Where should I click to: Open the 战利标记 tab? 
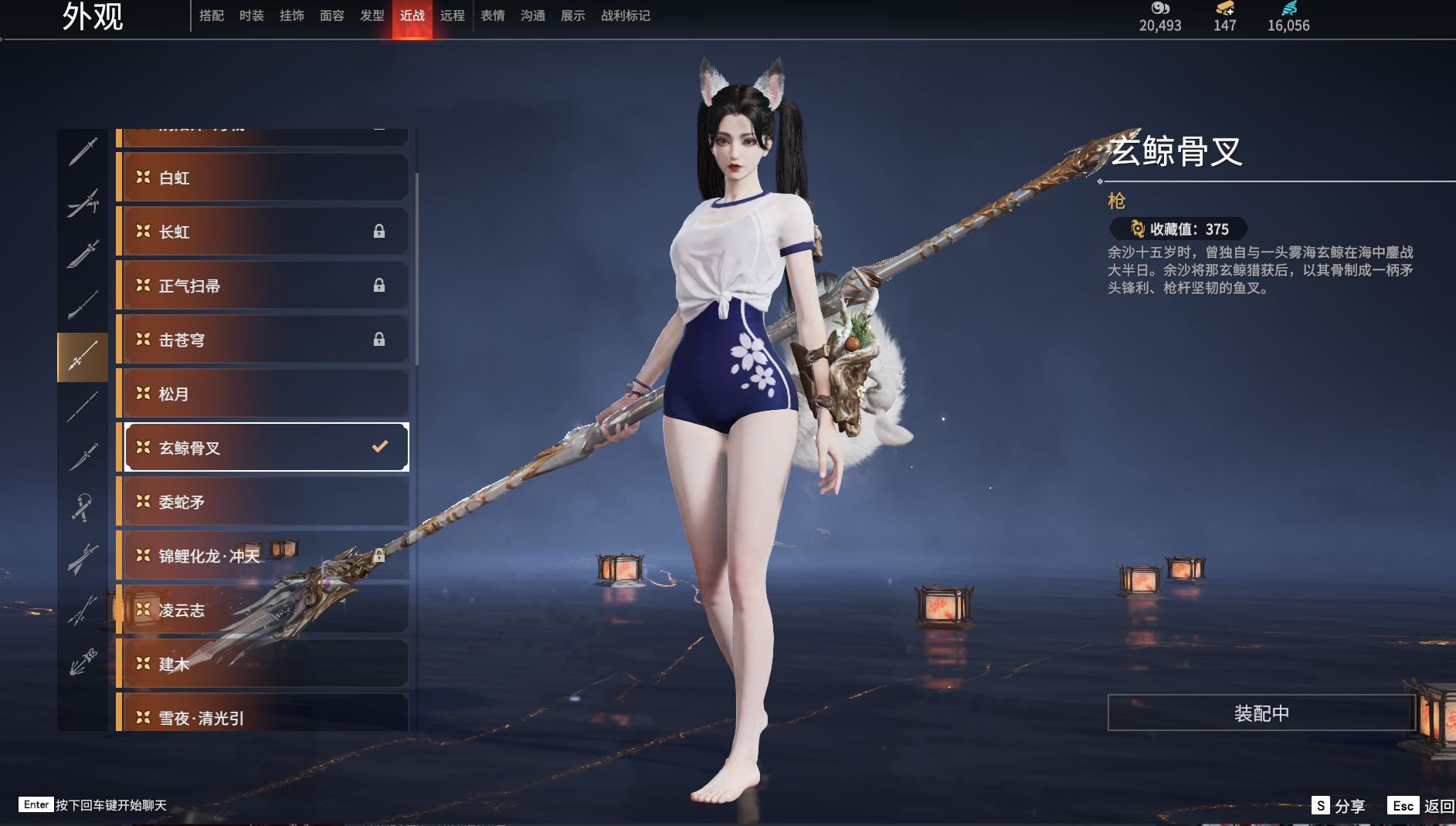point(626,15)
